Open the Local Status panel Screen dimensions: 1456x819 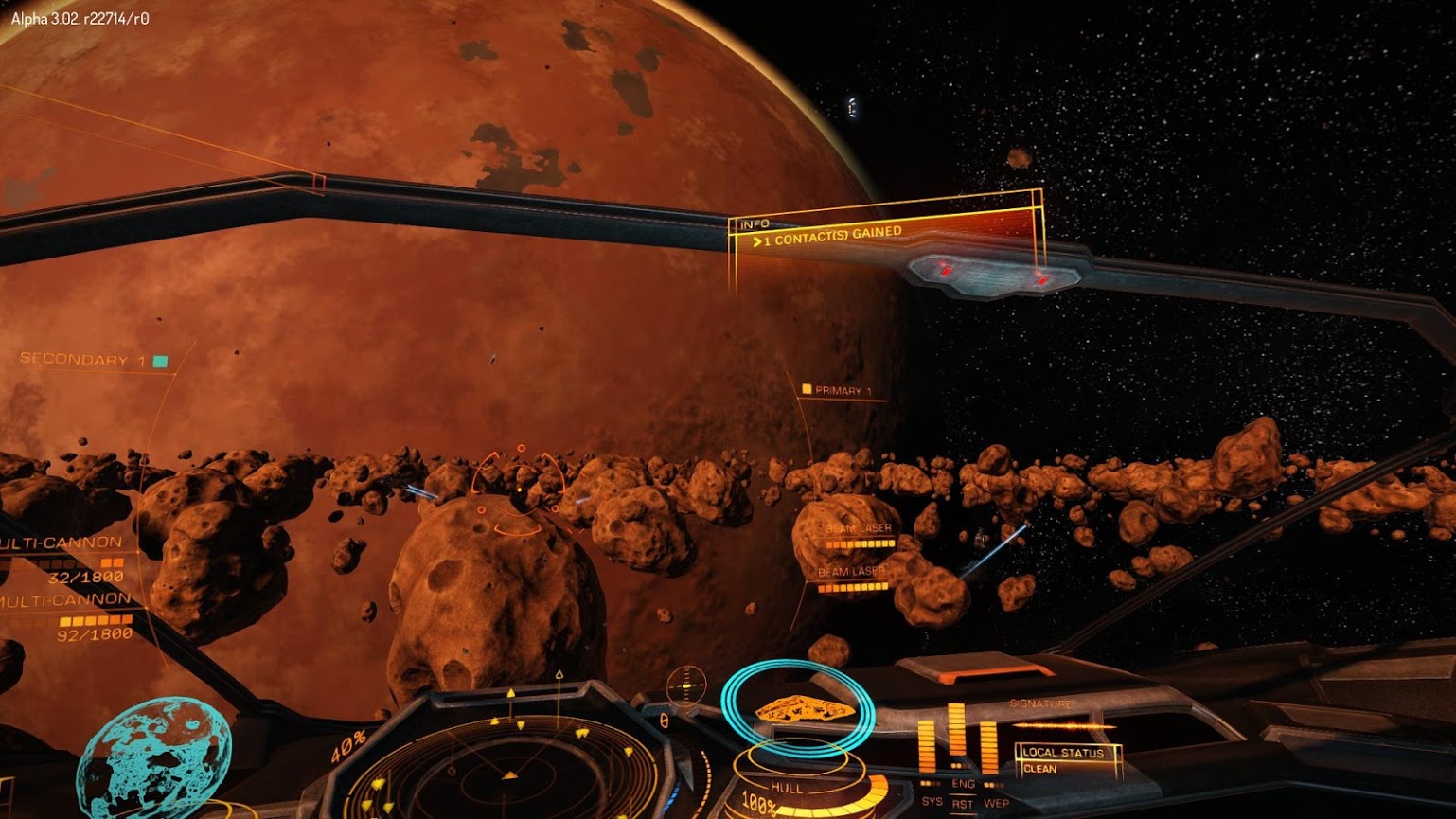click(x=1064, y=757)
